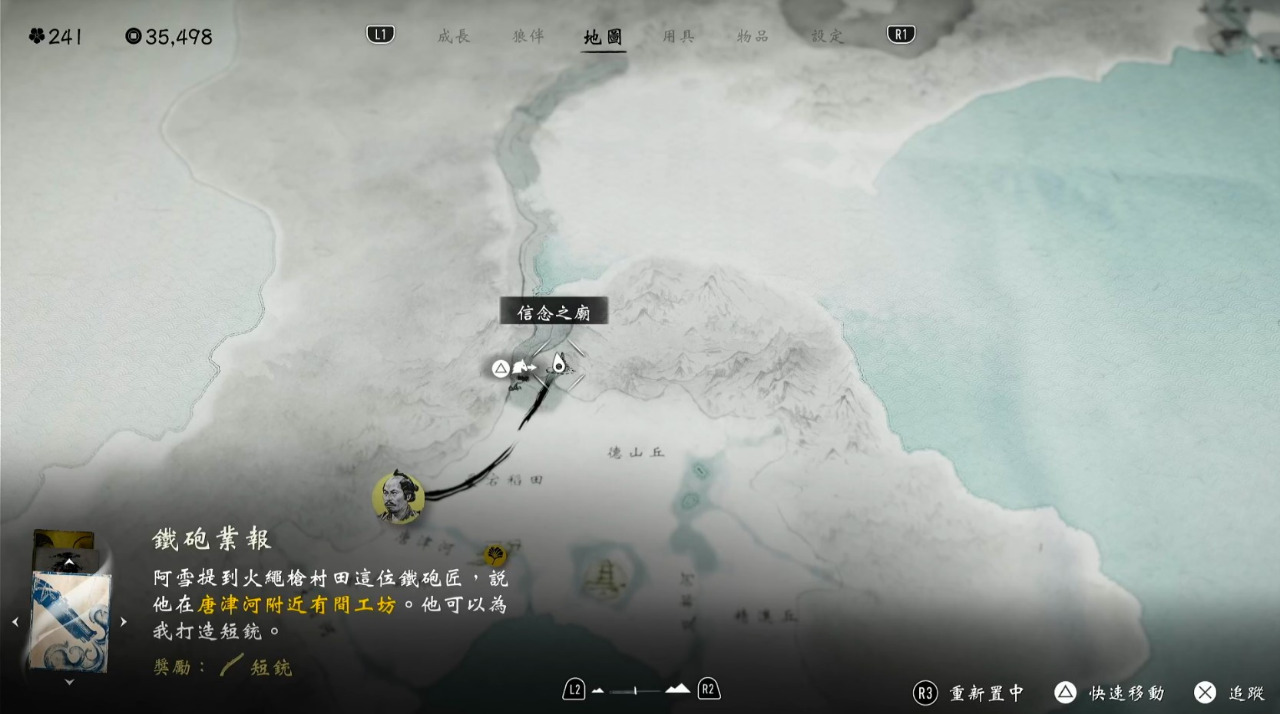Click the 重新置中 recenter map option
Screen dimensions: 1280x714
[969, 693]
